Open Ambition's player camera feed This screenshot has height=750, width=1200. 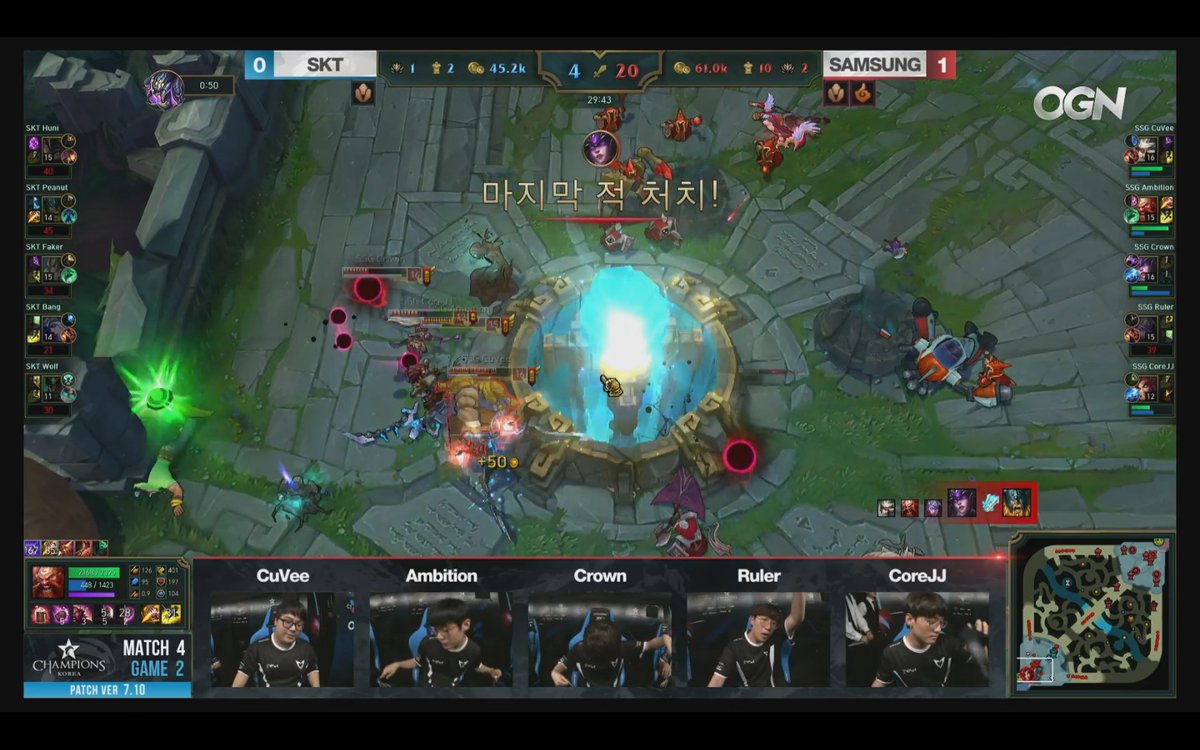441,638
